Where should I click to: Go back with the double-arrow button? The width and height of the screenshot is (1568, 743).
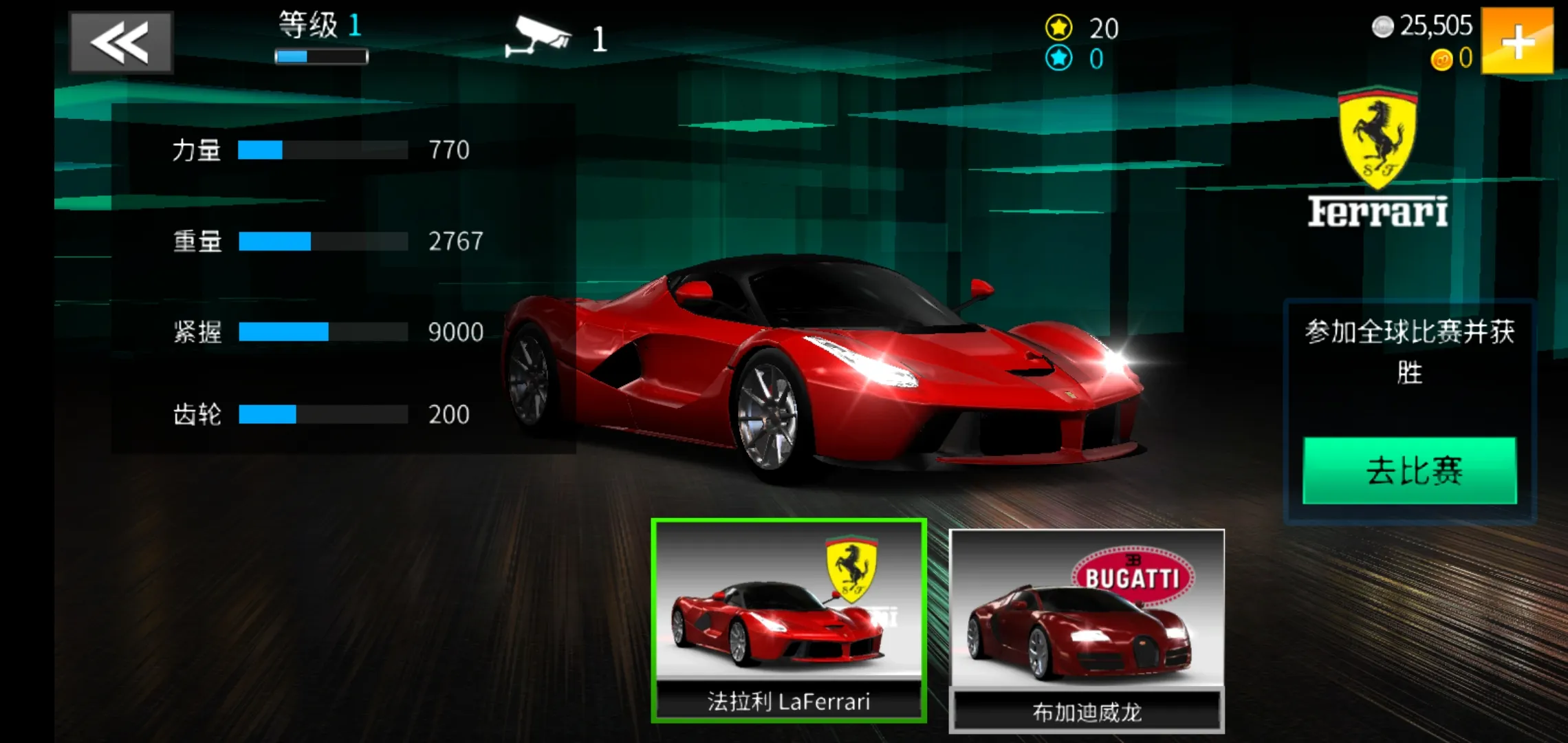coord(120,42)
